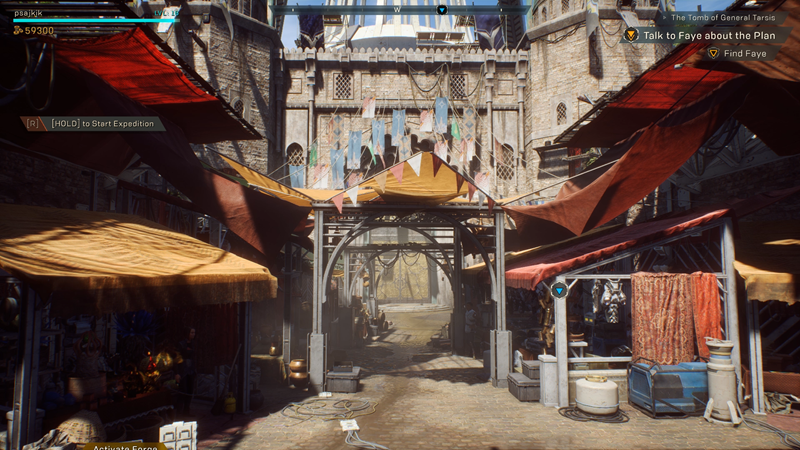Select the Find Faye sub-objective
800x450 pixels.
(744, 53)
